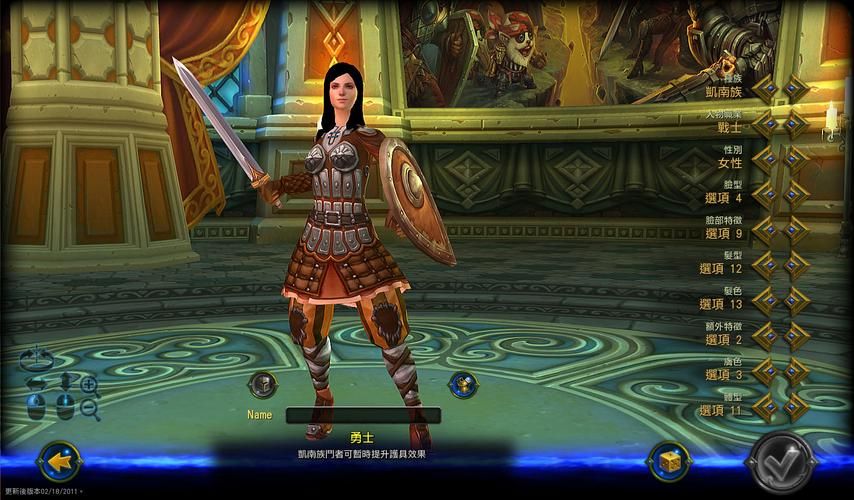Cycle extra feature with 額外特徵 left arrow
Screen dimensions: 854x500
[766, 337]
